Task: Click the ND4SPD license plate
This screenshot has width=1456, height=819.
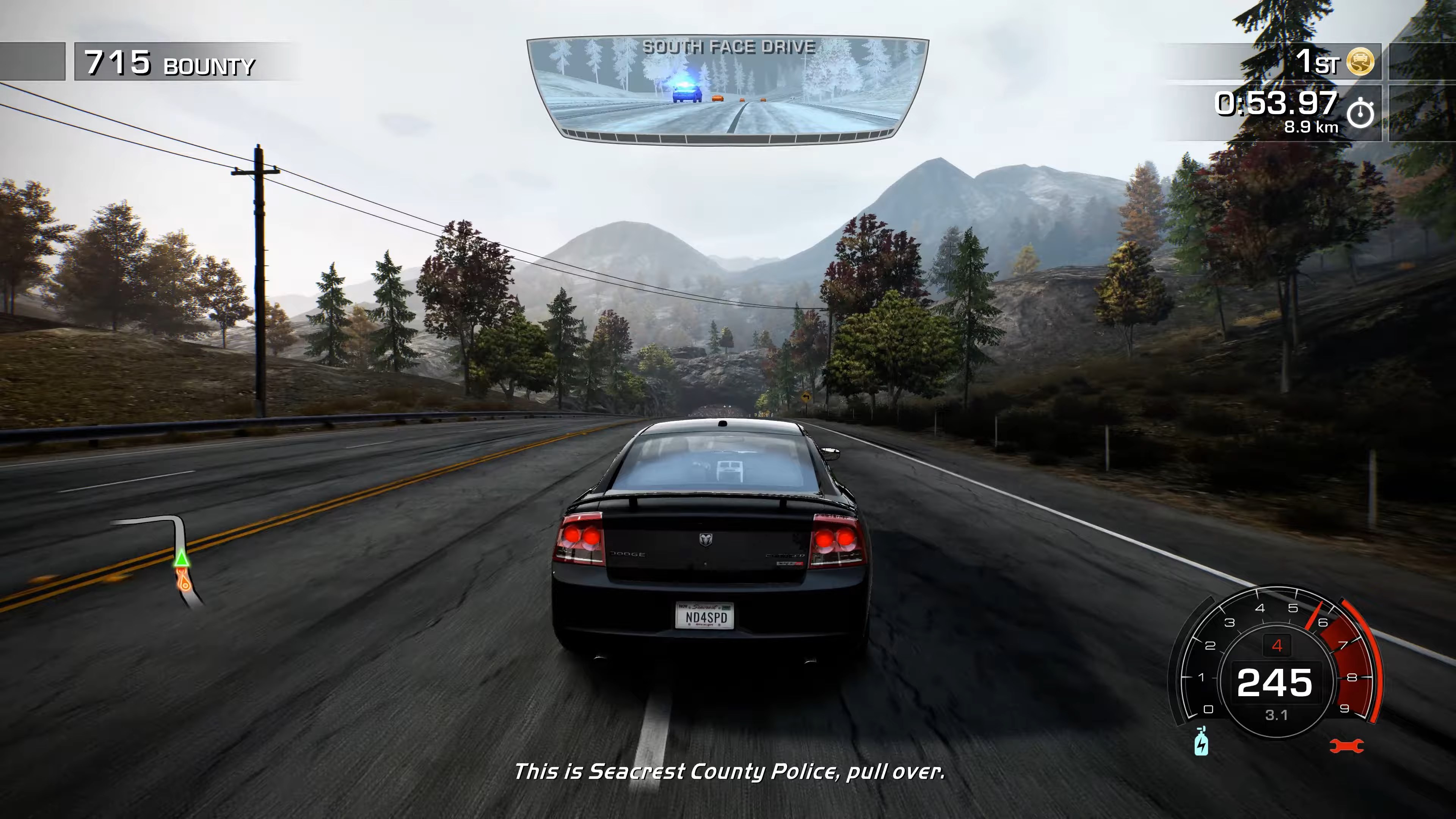Action: 706,617
